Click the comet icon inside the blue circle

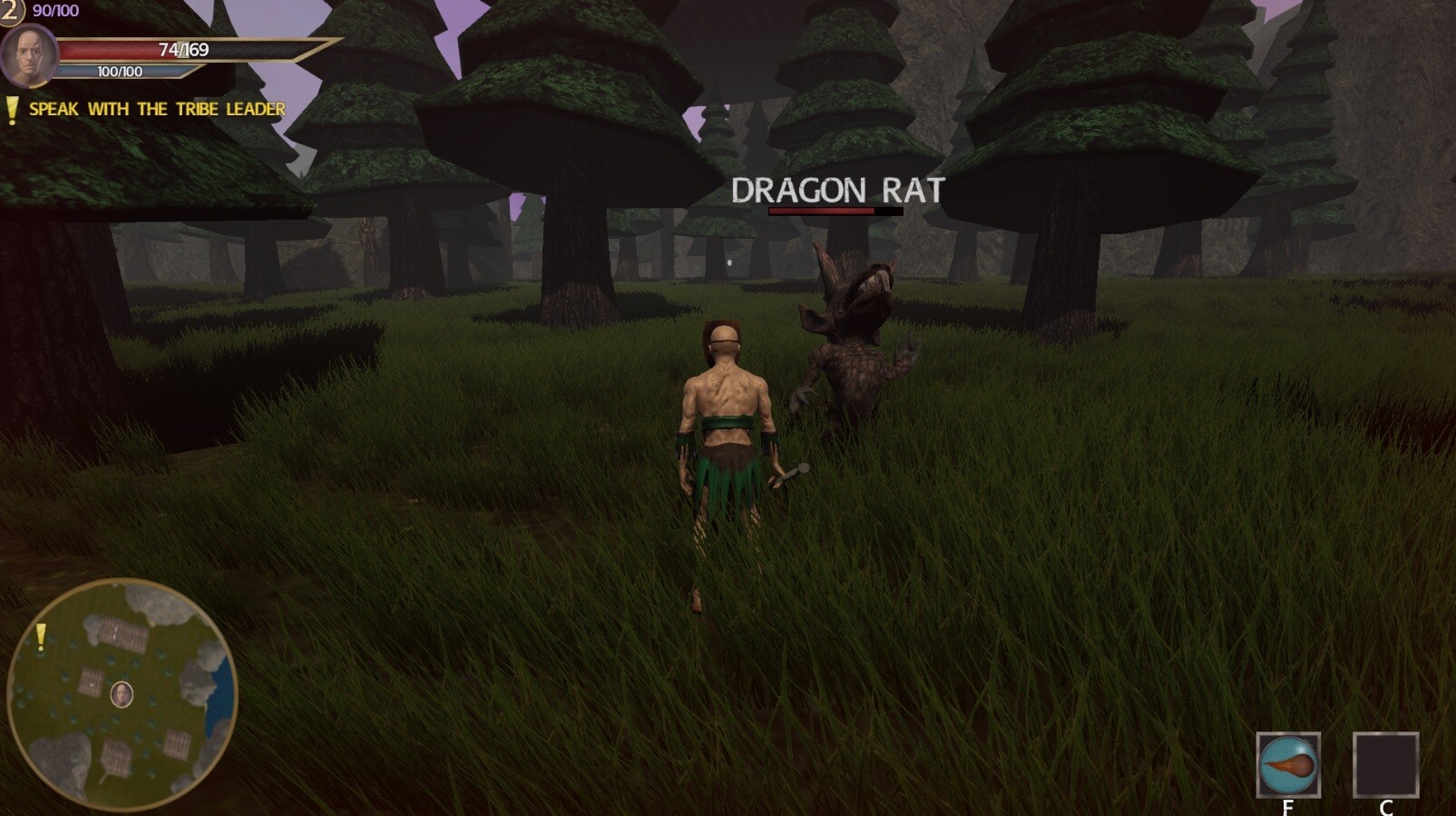[1288, 765]
